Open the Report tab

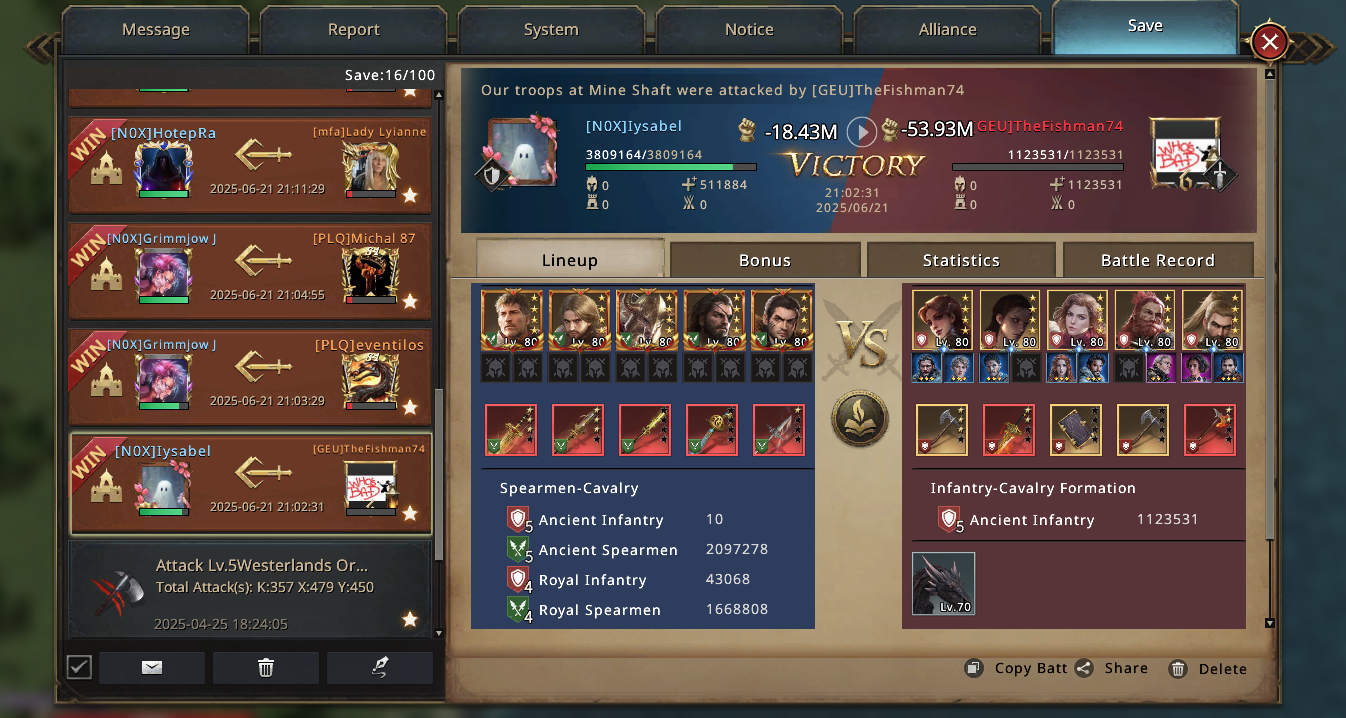tap(353, 30)
